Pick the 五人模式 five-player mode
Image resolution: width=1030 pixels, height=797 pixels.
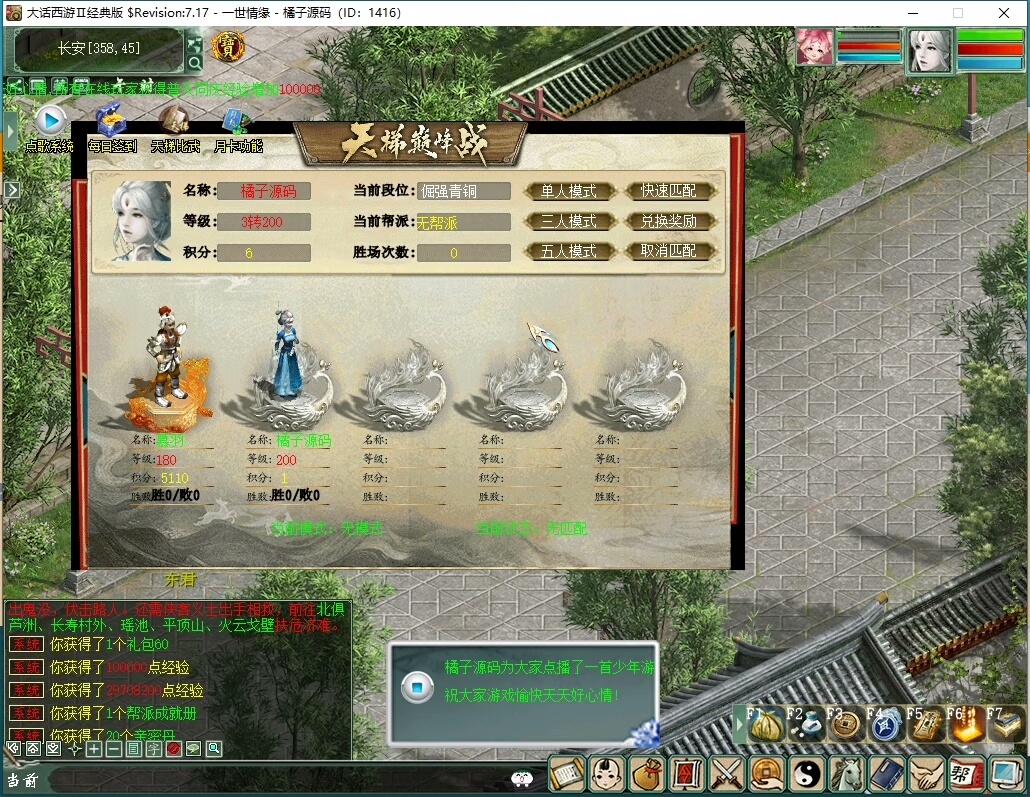[568, 251]
